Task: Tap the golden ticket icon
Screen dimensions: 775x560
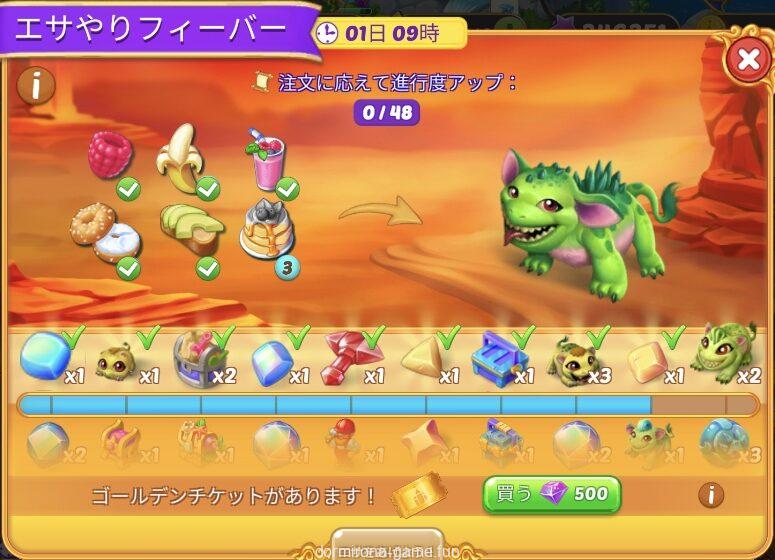Action: click(411, 494)
